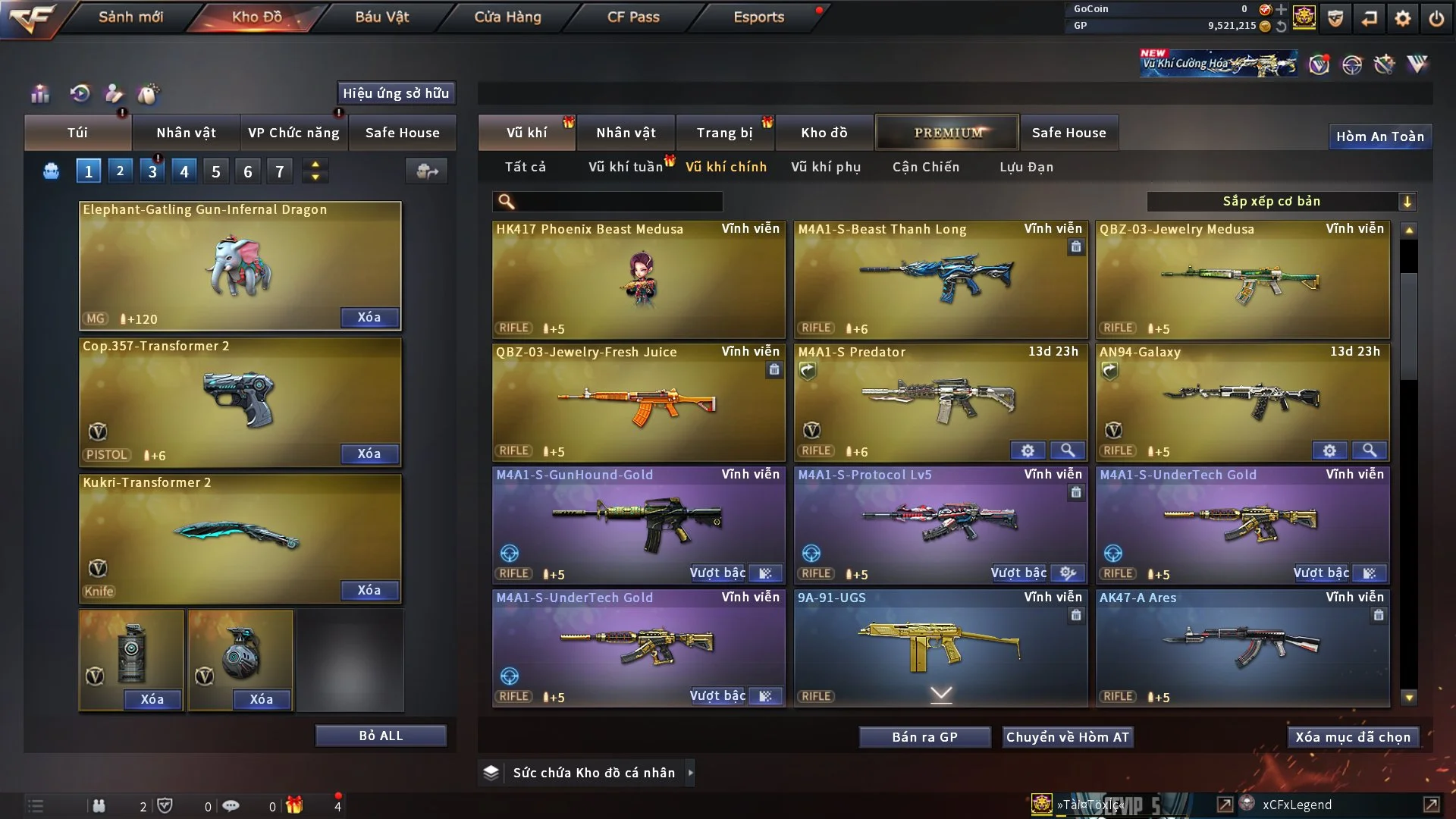Open the Cửa Hàng shop menu
Screen dimensions: 1456x819
(x=507, y=17)
